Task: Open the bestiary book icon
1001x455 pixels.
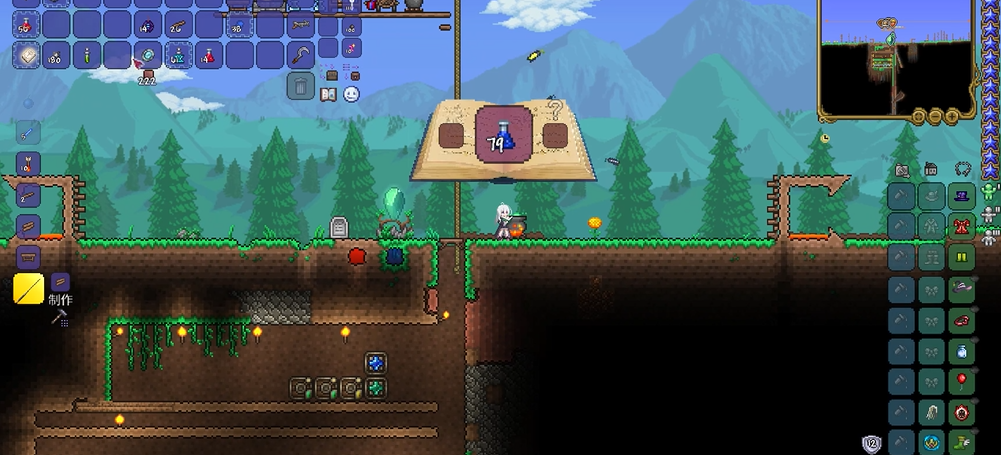Action: [329, 94]
